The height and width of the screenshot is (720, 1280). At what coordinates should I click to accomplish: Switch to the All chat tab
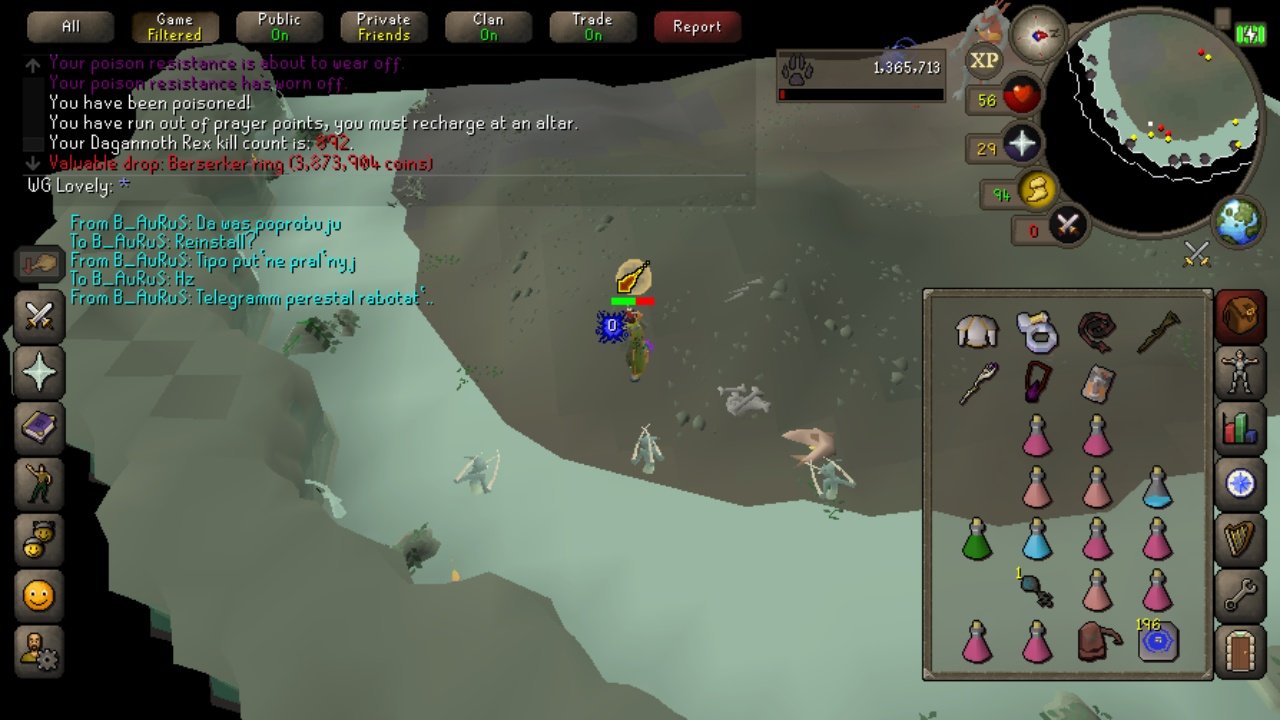point(70,27)
